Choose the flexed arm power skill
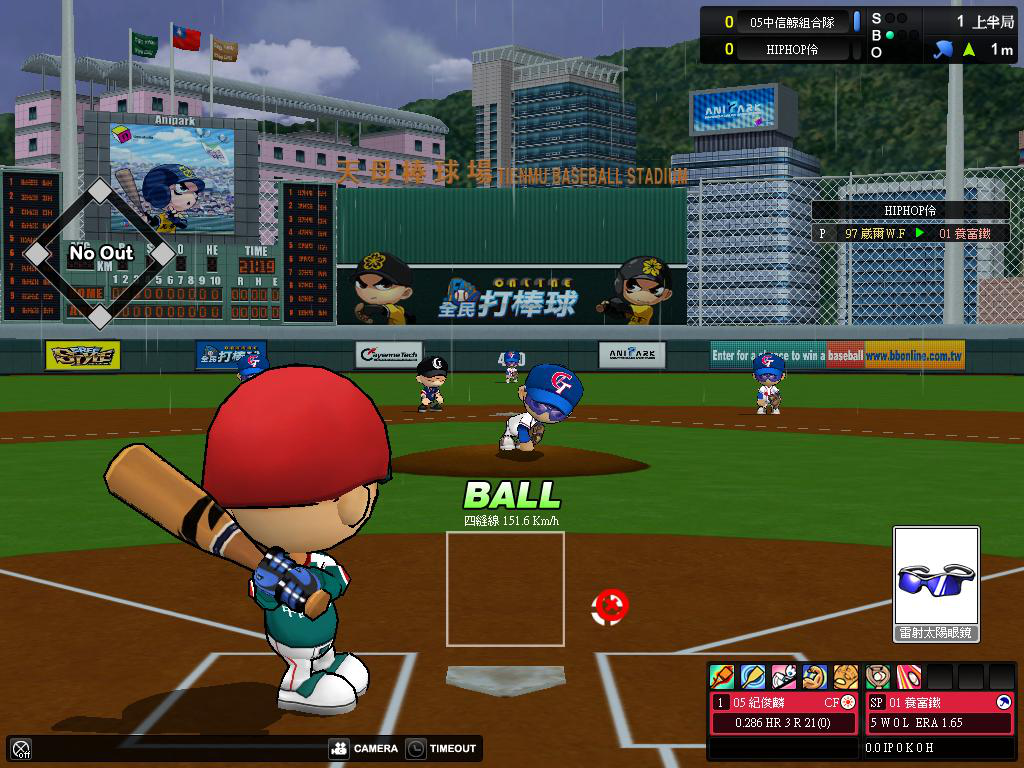 pos(815,677)
